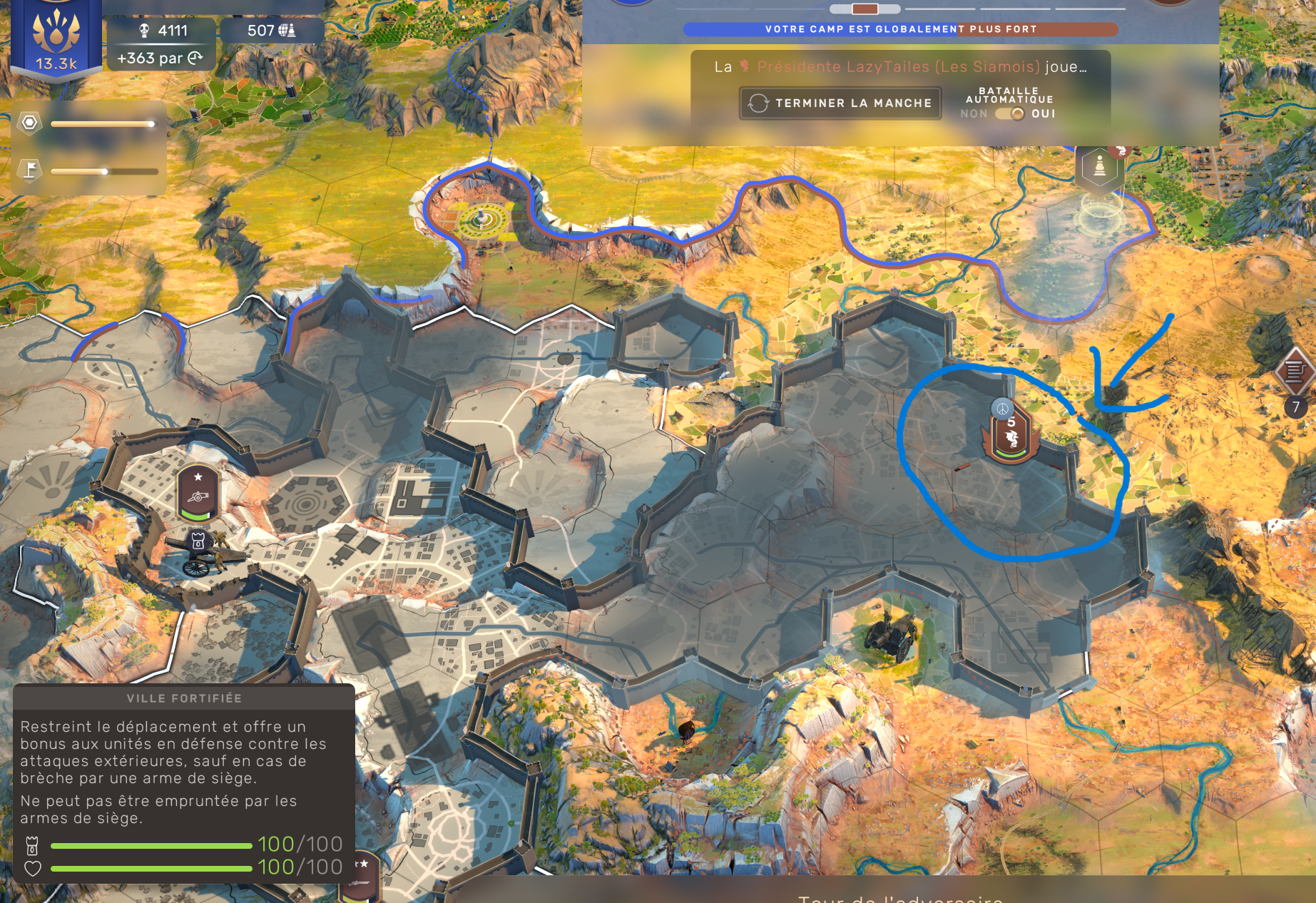Image resolution: width=1316 pixels, height=903 pixels.
Task: Open the money treasury panel showing 4111
Action: click(162, 31)
